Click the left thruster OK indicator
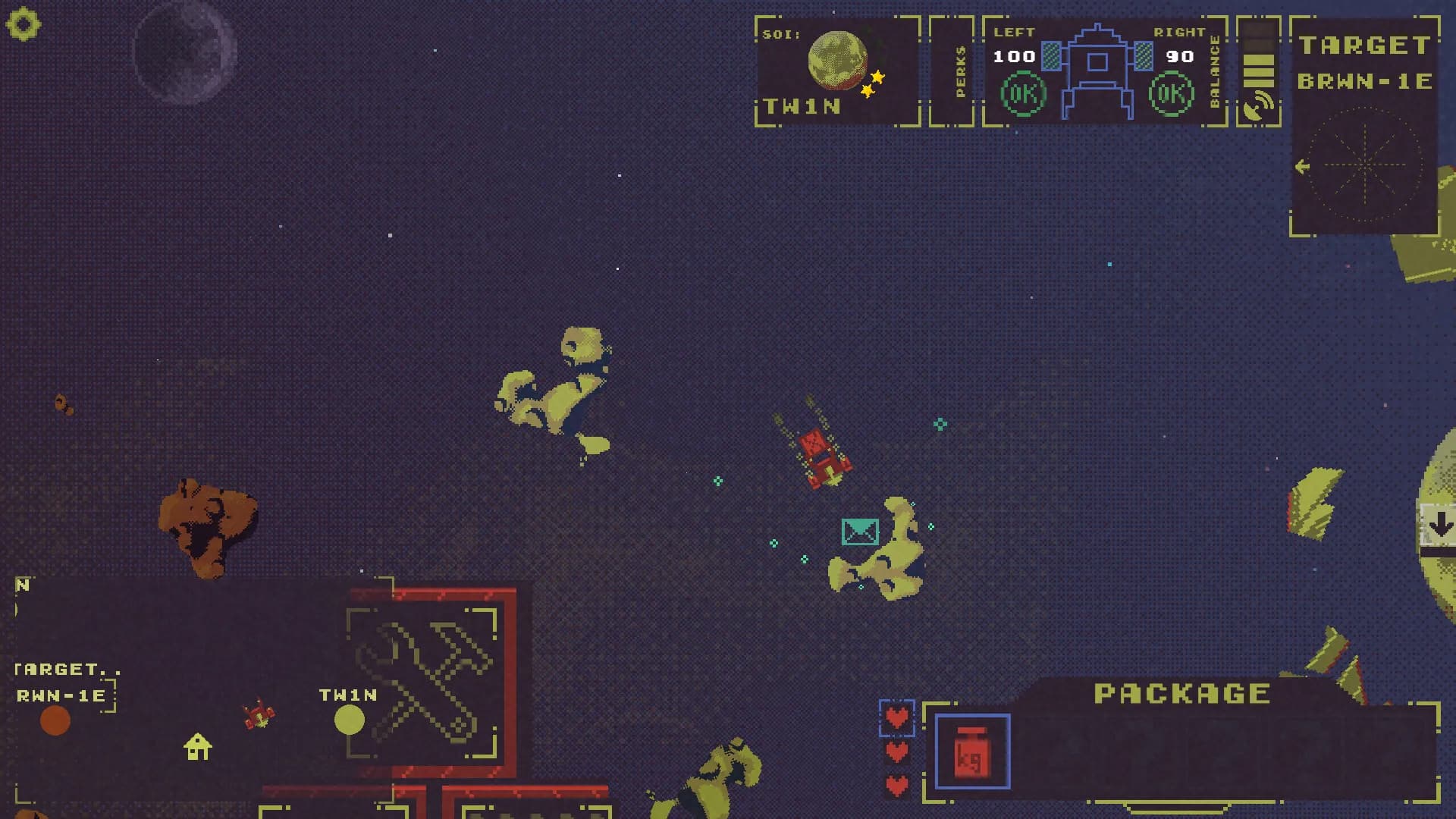This screenshot has width=1456, height=819. (x=1023, y=94)
